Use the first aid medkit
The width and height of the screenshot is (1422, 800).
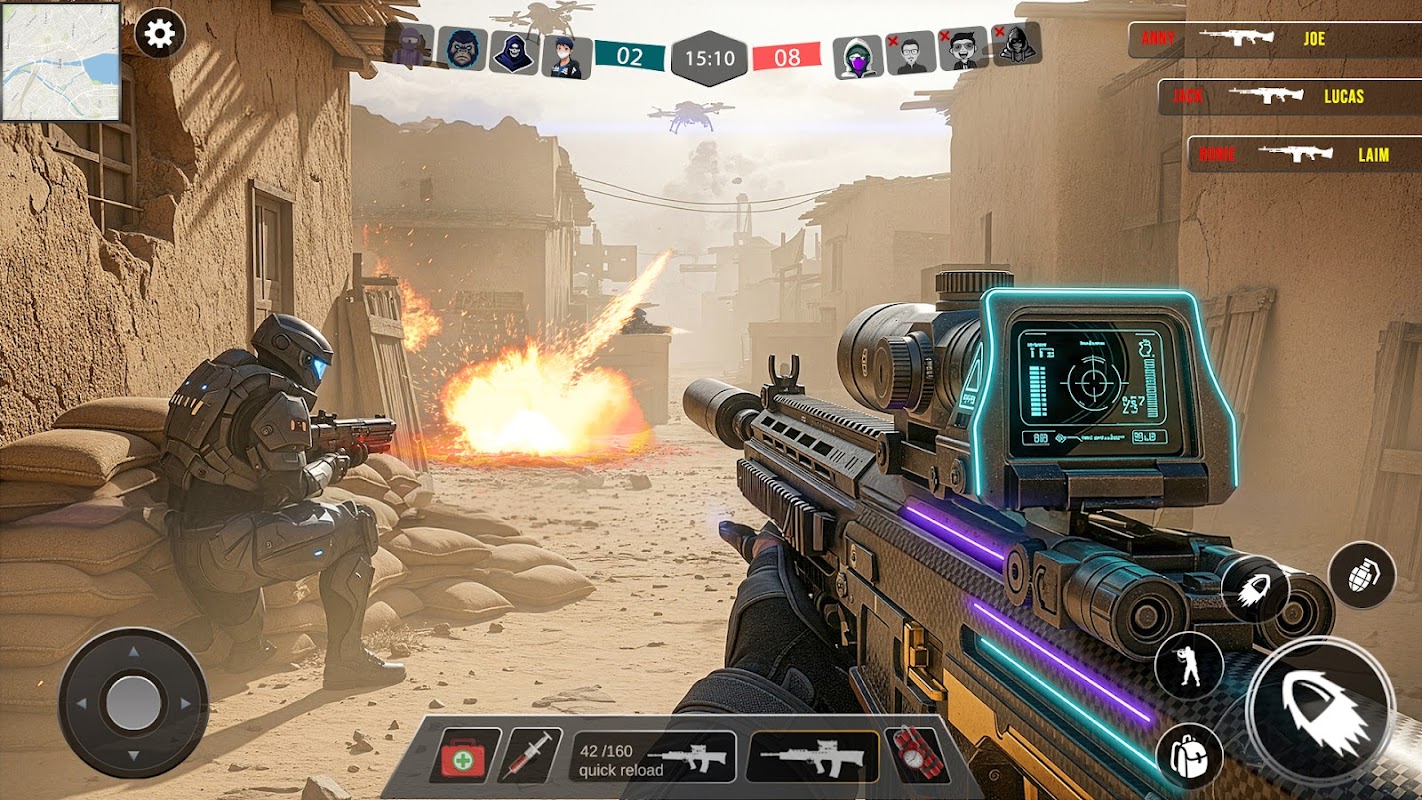coord(465,756)
